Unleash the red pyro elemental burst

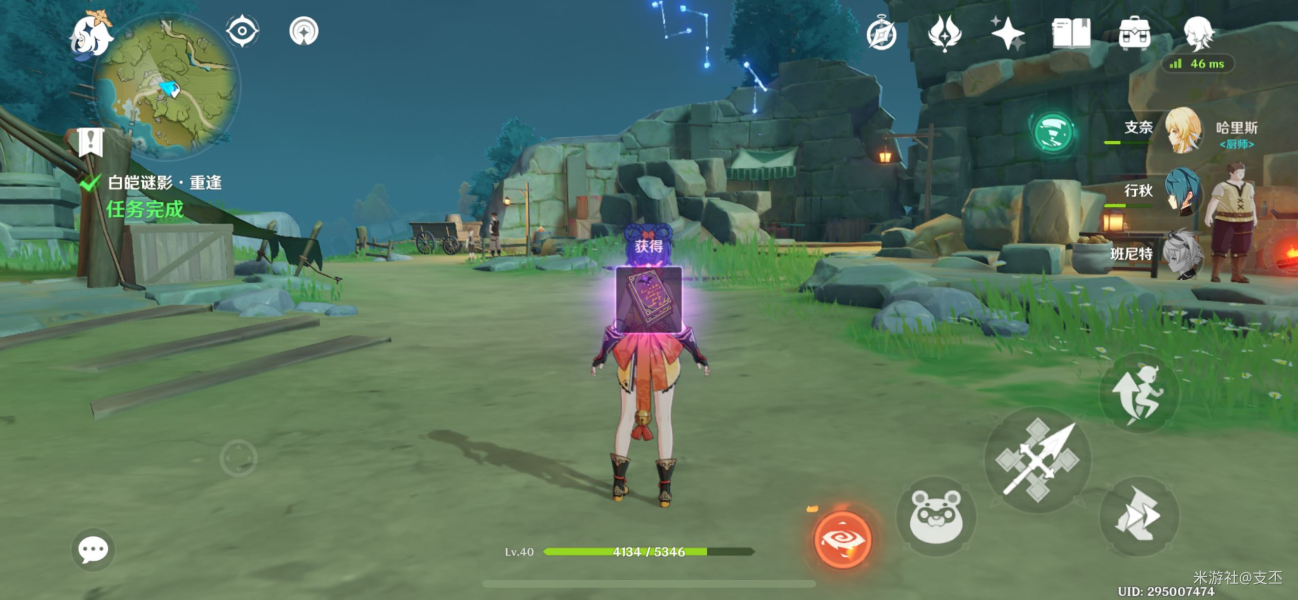click(x=842, y=539)
